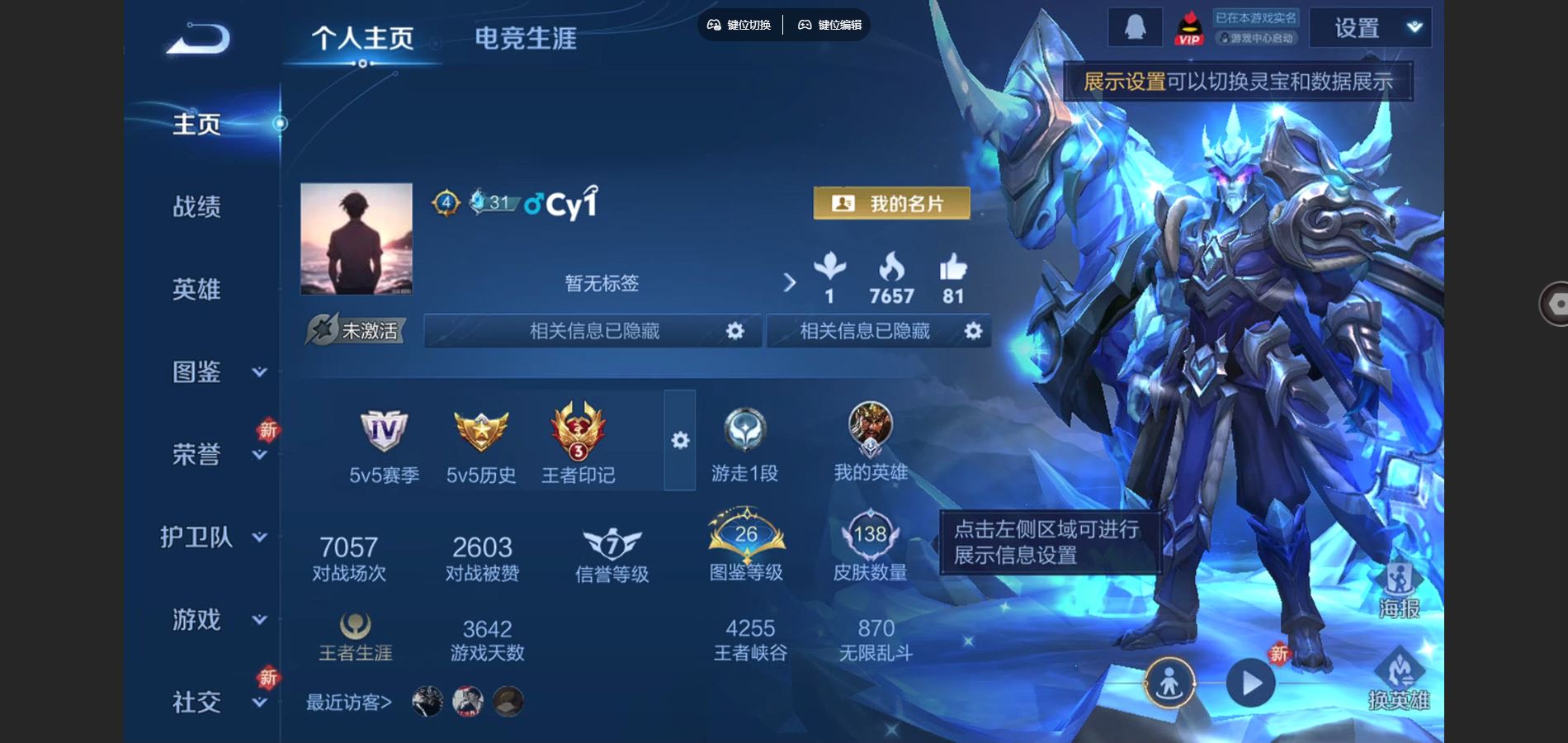Select 英雄 in the sidebar
The height and width of the screenshot is (743, 1568).
click(x=196, y=289)
